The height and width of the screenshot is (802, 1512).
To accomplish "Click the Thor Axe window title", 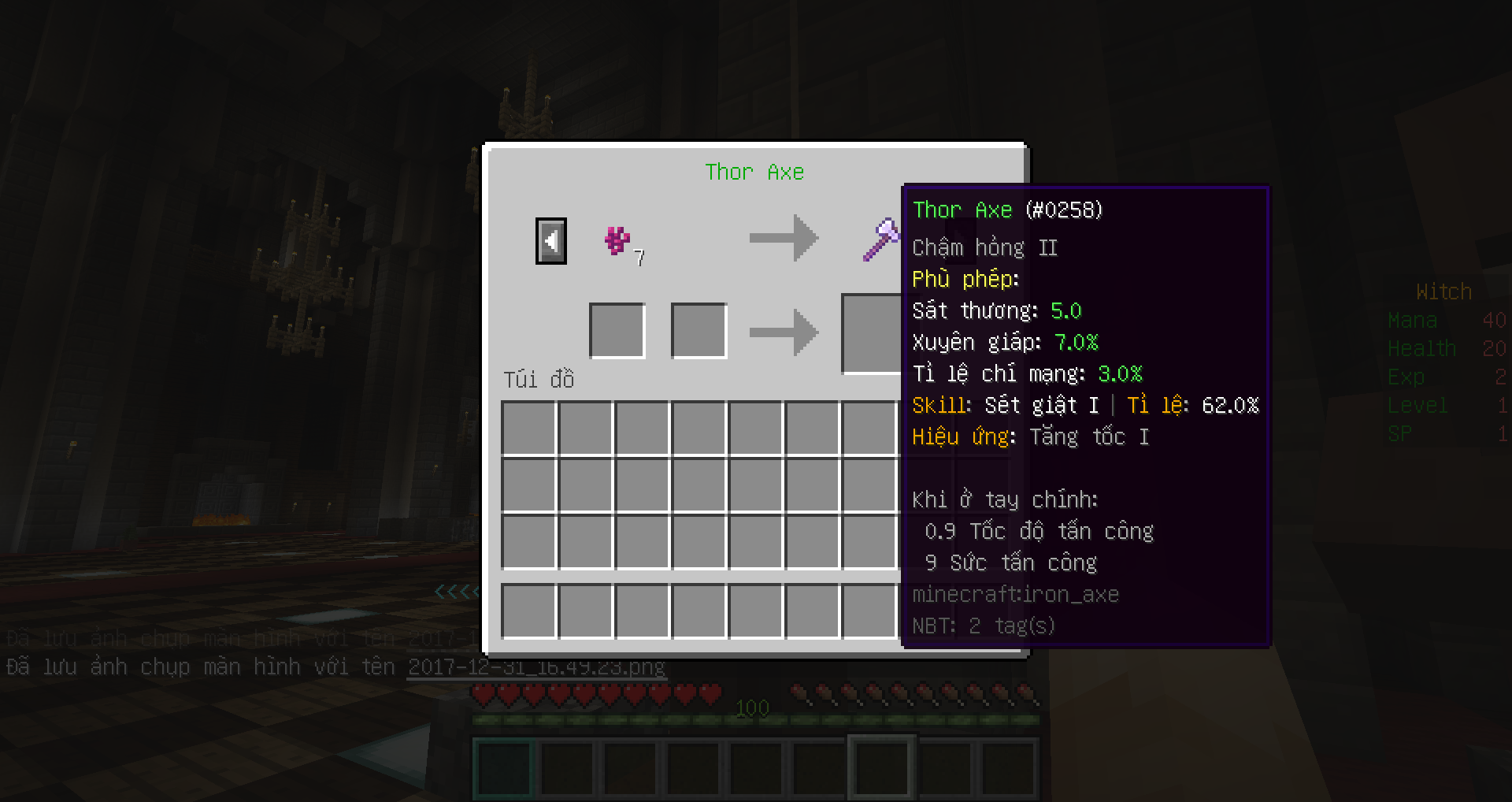I will pos(754,172).
